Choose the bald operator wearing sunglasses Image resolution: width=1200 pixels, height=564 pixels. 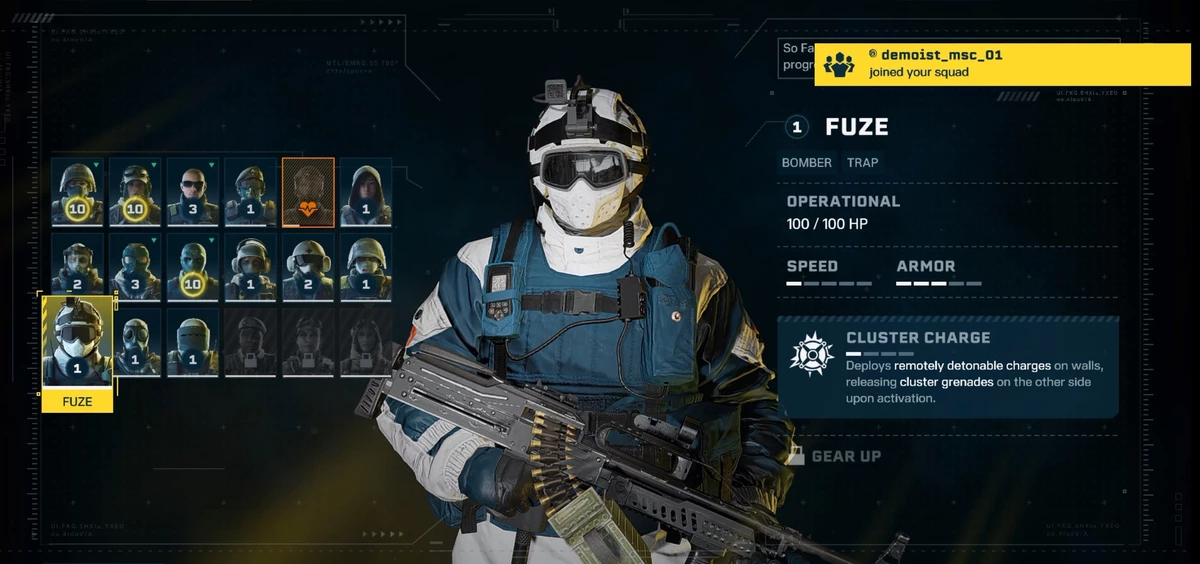pyautogui.click(x=193, y=192)
